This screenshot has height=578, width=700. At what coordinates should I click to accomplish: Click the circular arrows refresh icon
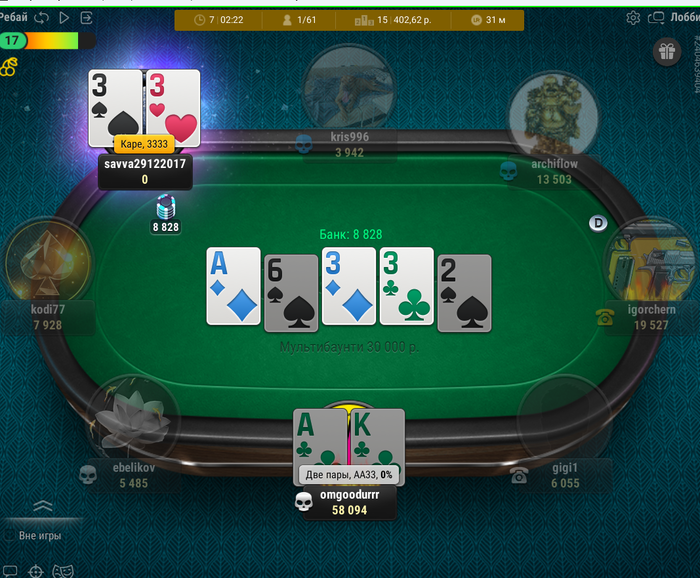click(x=41, y=18)
